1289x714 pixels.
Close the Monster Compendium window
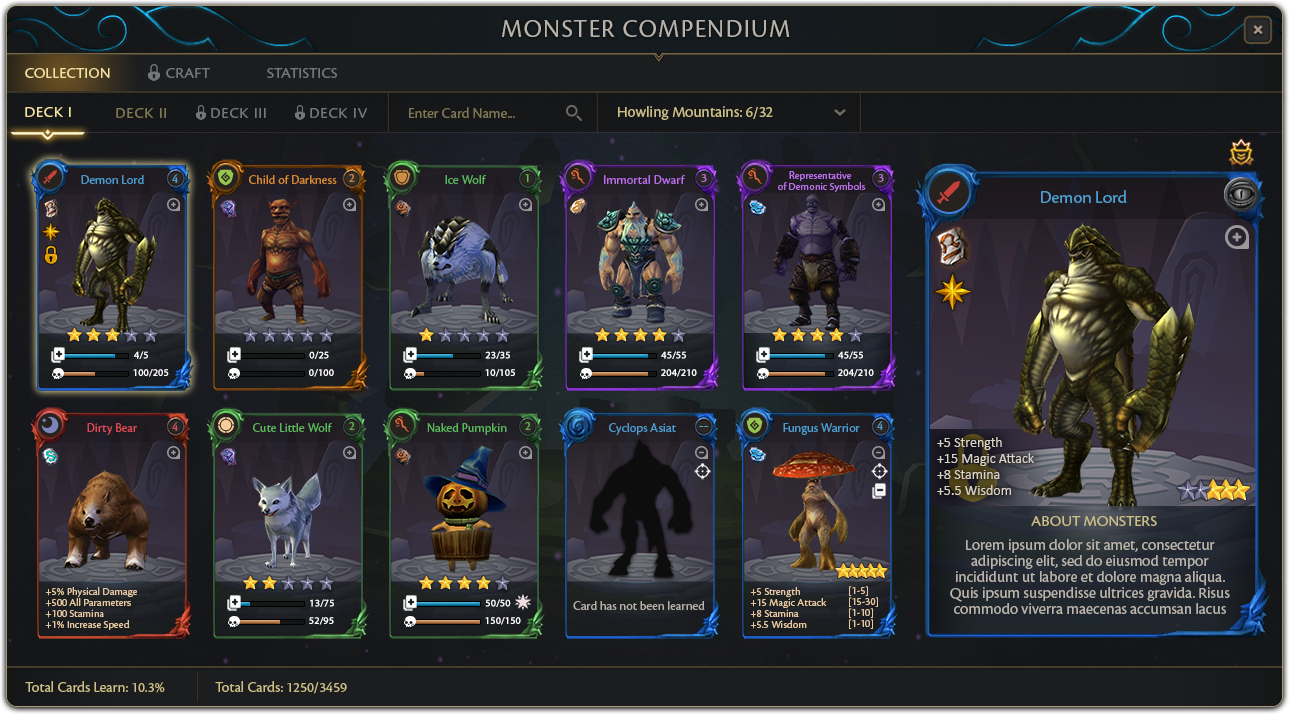[x=1257, y=30]
